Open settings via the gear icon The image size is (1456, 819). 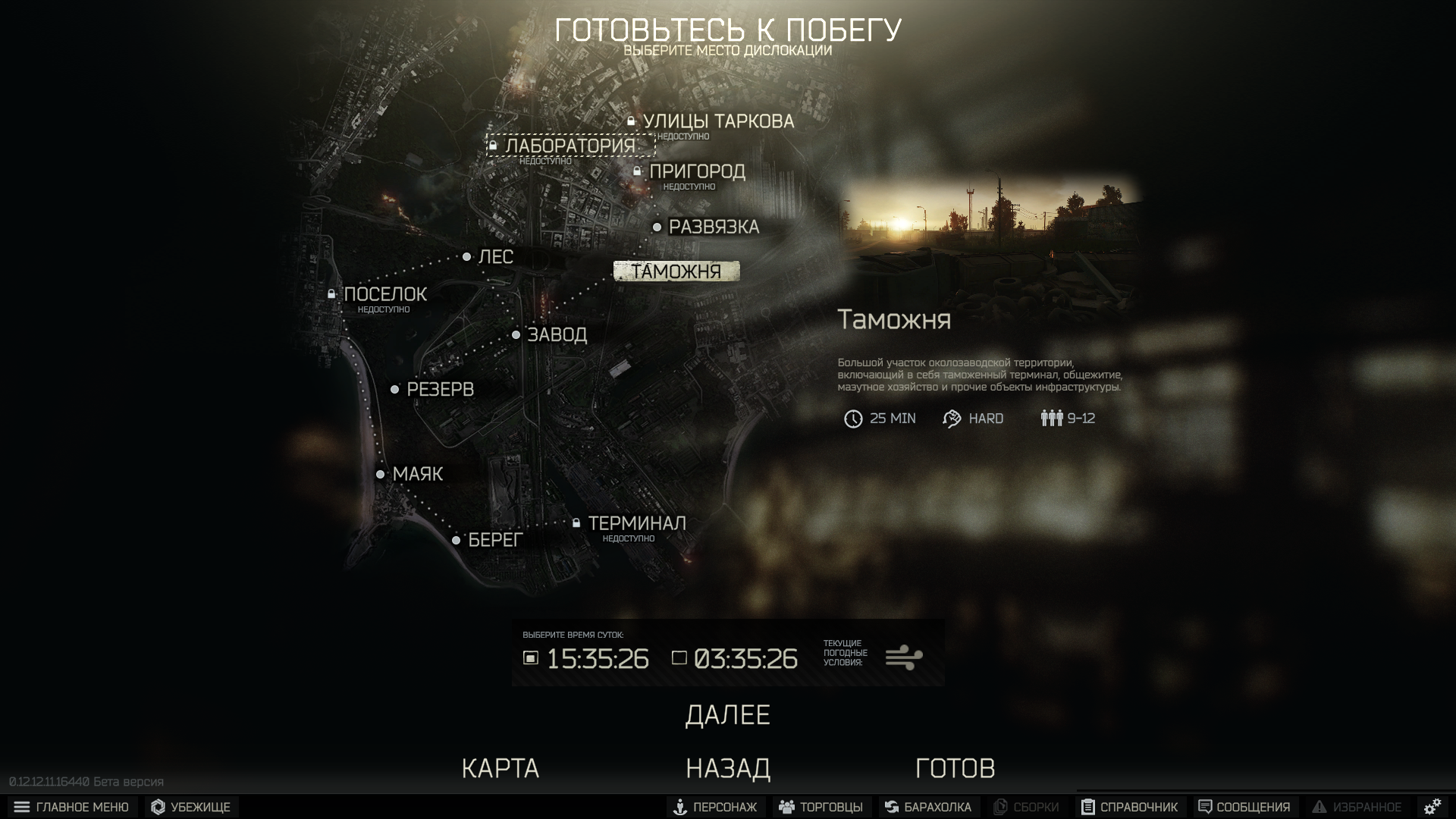point(1432,807)
